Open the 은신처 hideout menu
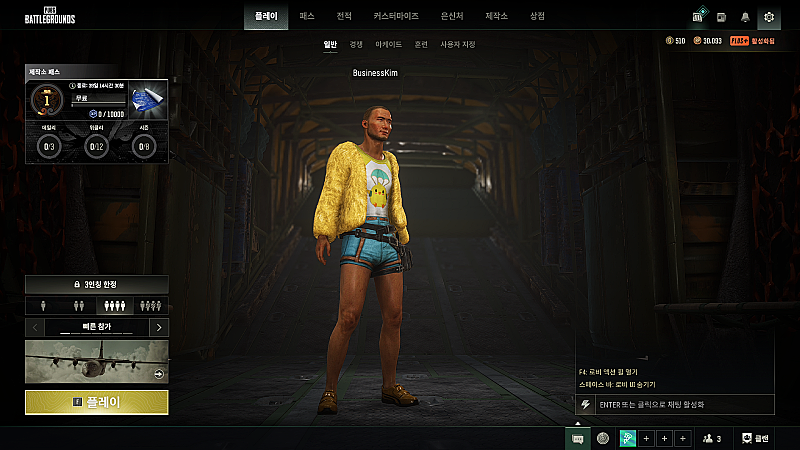 tap(452, 17)
